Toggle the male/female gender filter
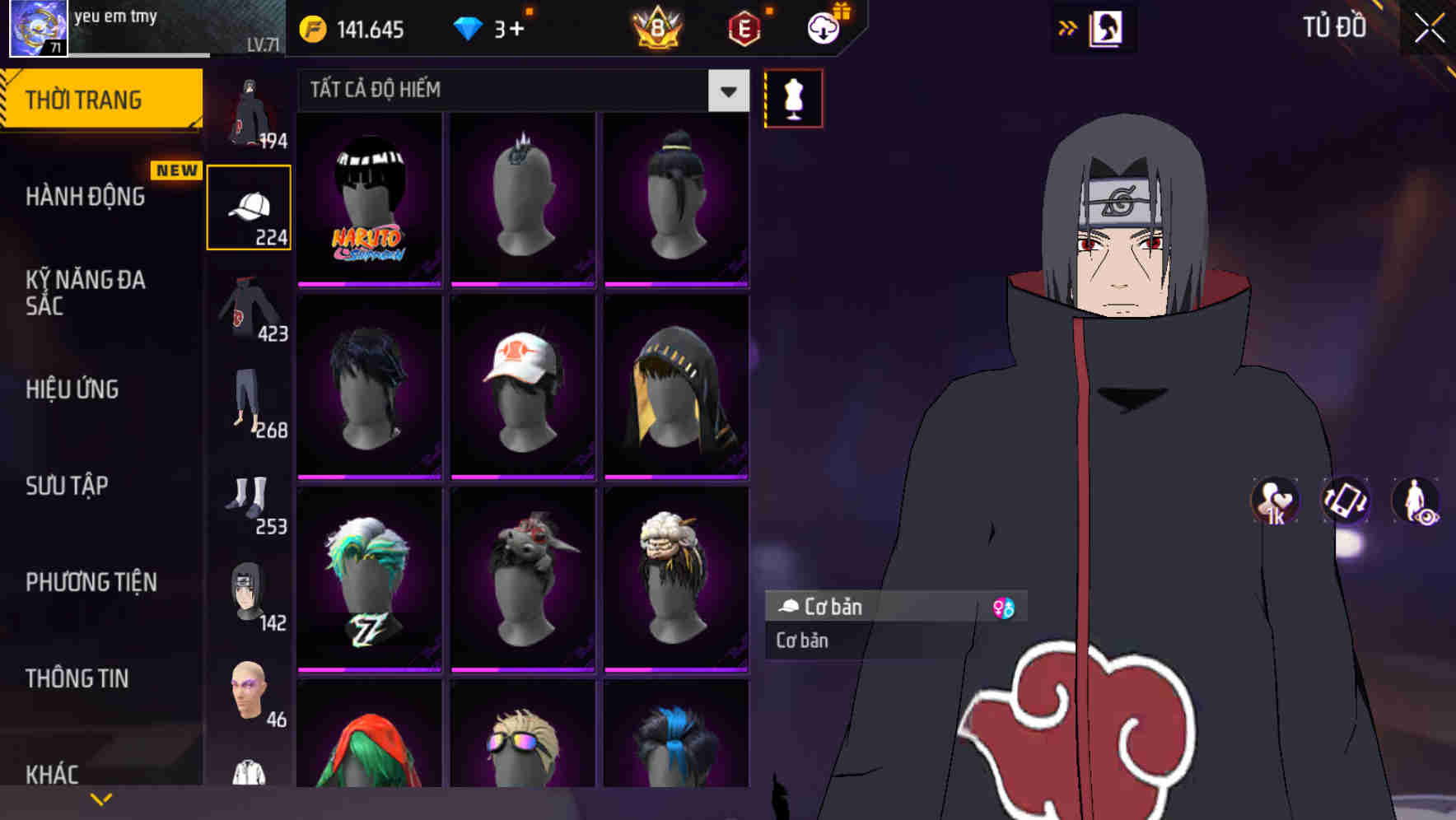Image resolution: width=1456 pixels, height=820 pixels. point(1004,608)
